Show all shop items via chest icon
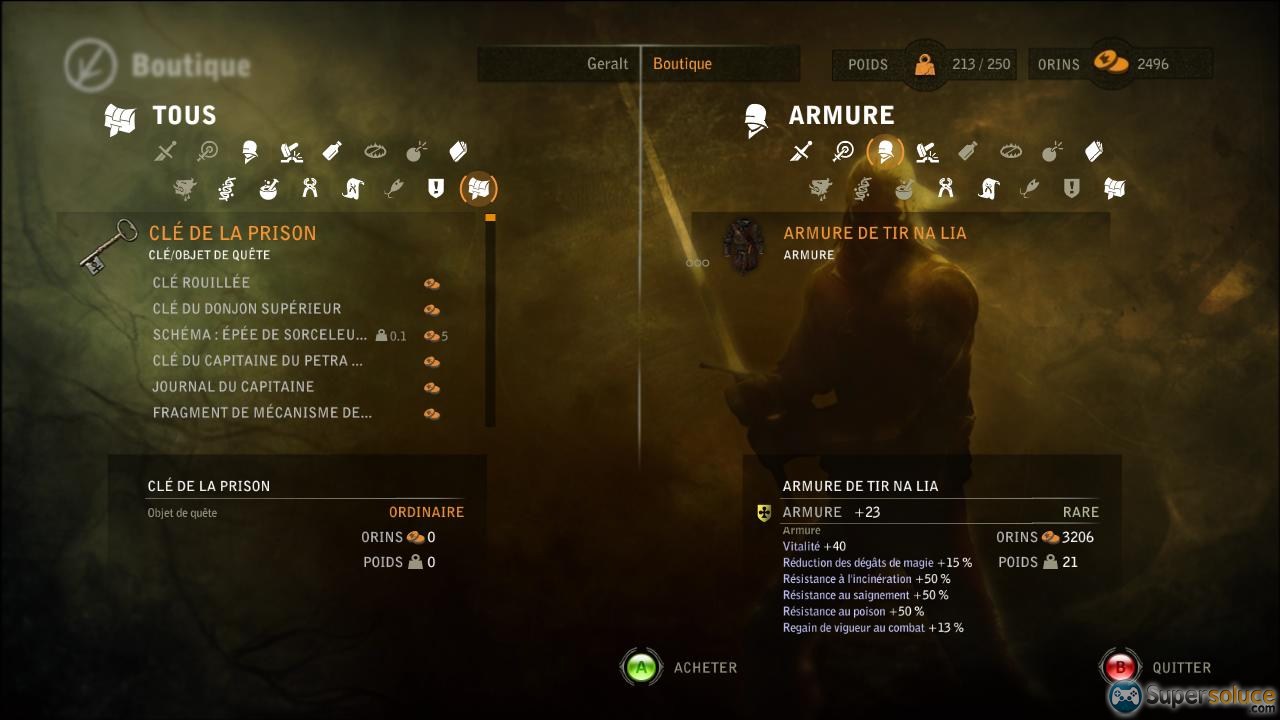This screenshot has height=720, width=1280. [1114, 188]
